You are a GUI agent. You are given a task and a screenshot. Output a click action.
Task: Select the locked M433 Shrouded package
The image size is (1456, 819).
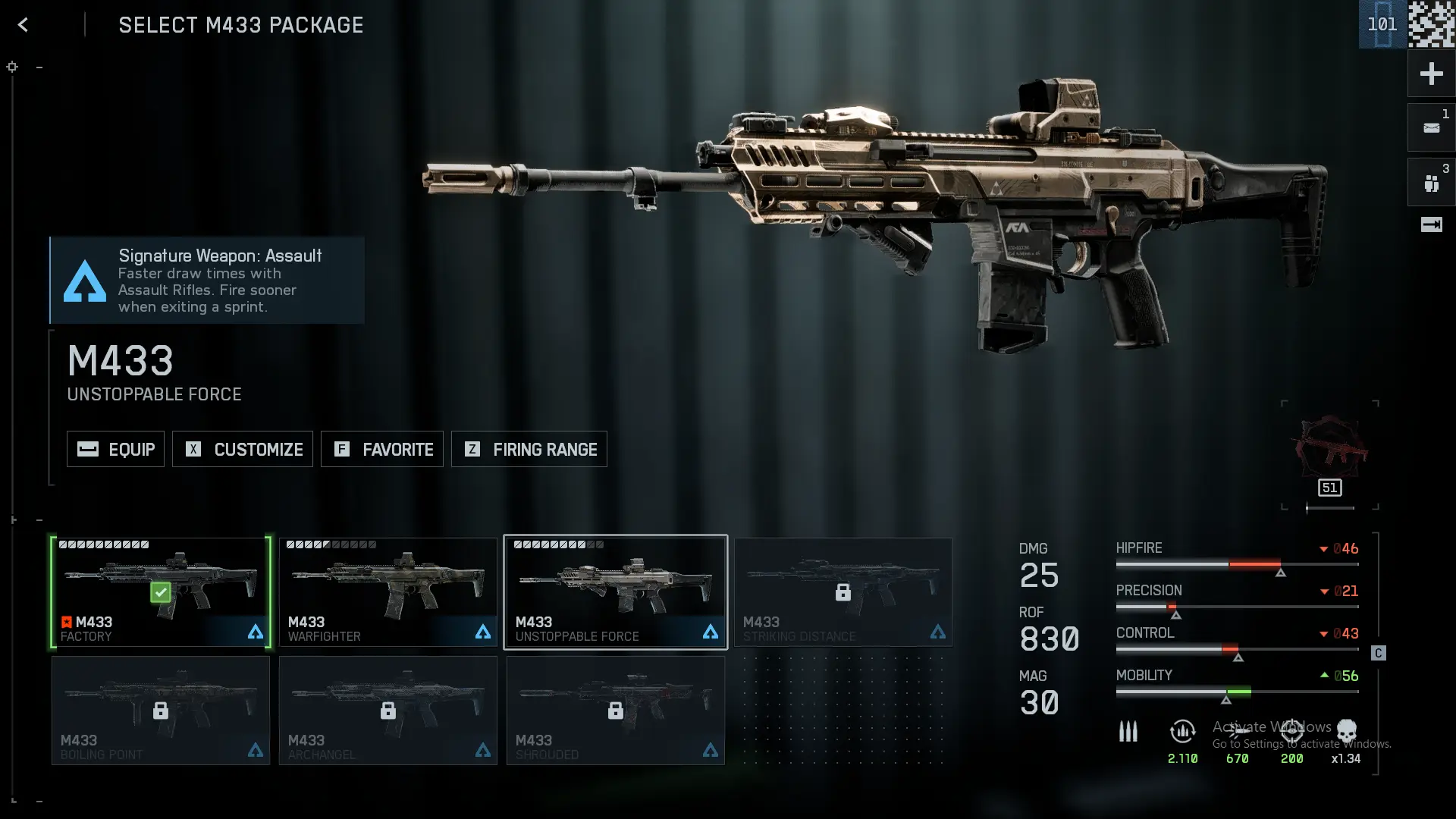tap(616, 711)
